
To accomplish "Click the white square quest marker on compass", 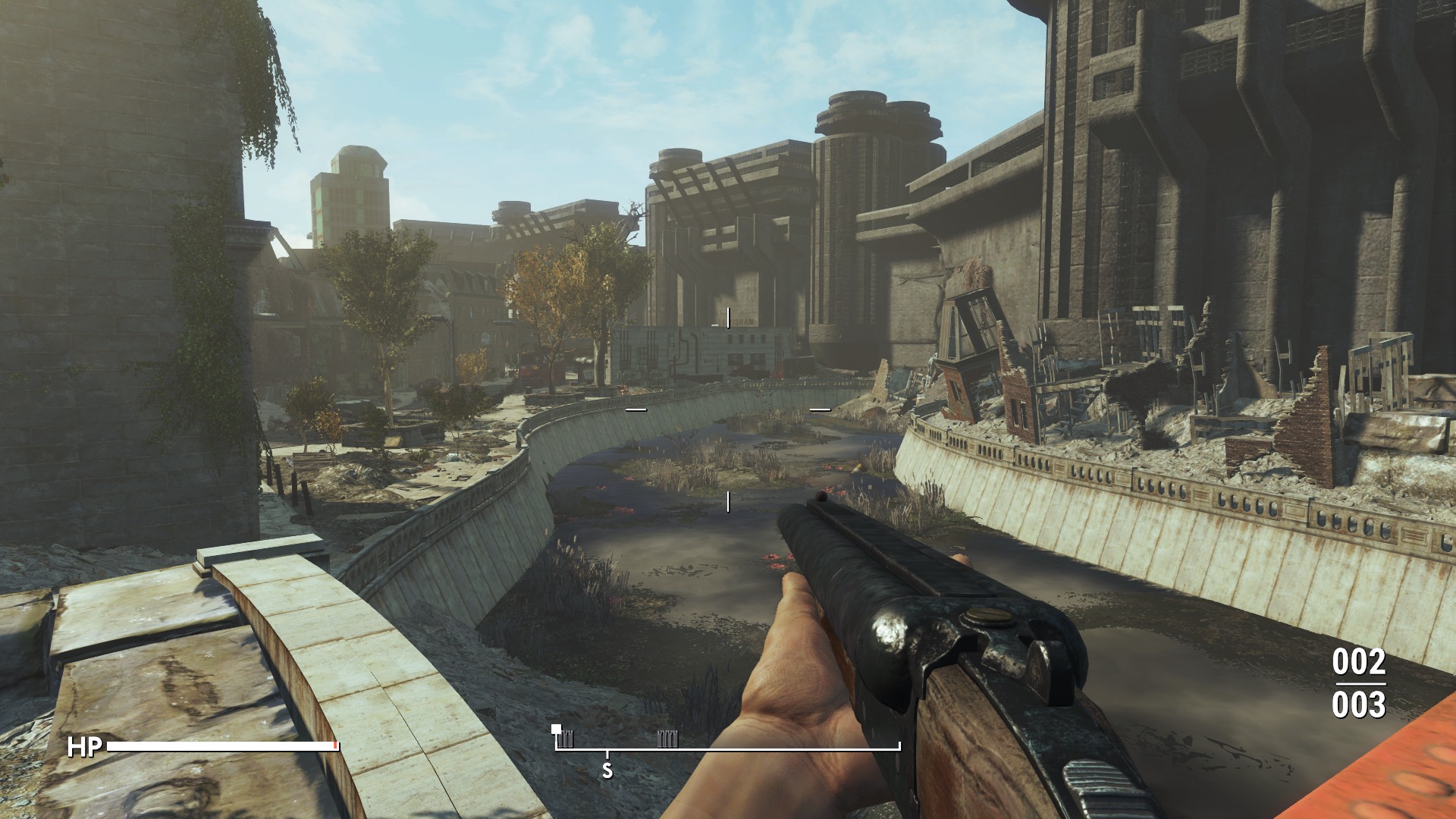I will tap(557, 730).
